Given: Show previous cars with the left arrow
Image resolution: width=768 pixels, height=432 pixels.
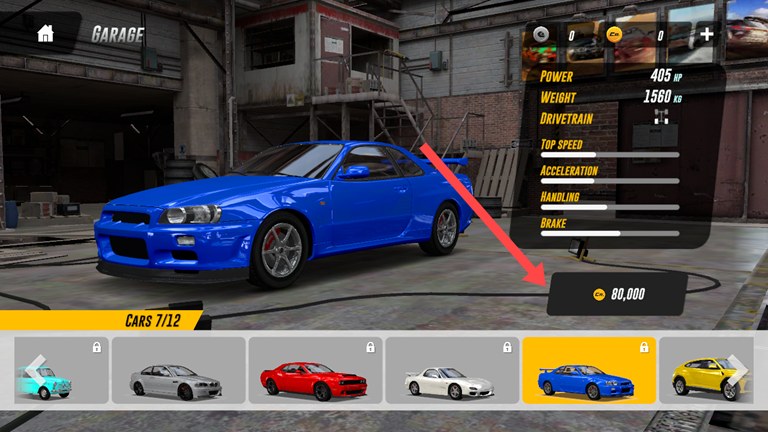Looking at the screenshot, I should click(x=35, y=369).
